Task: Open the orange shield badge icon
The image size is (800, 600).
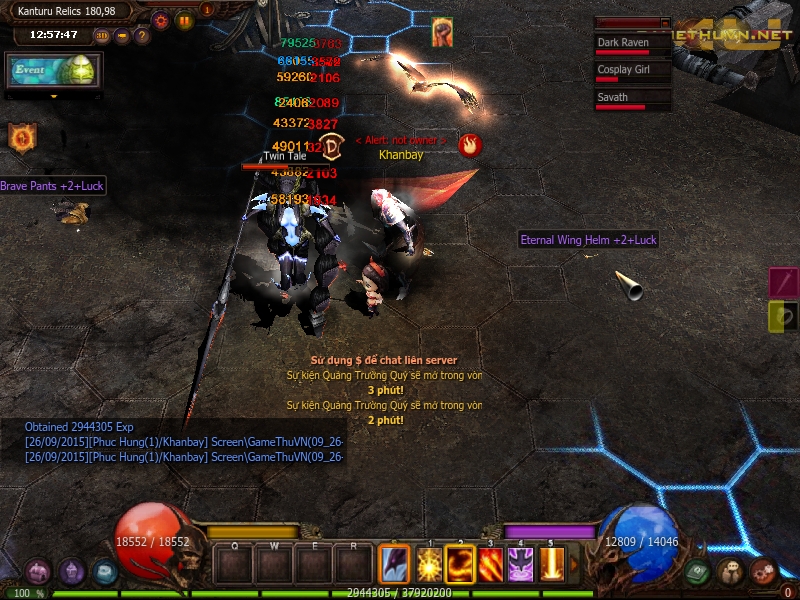Action: click(x=22, y=138)
